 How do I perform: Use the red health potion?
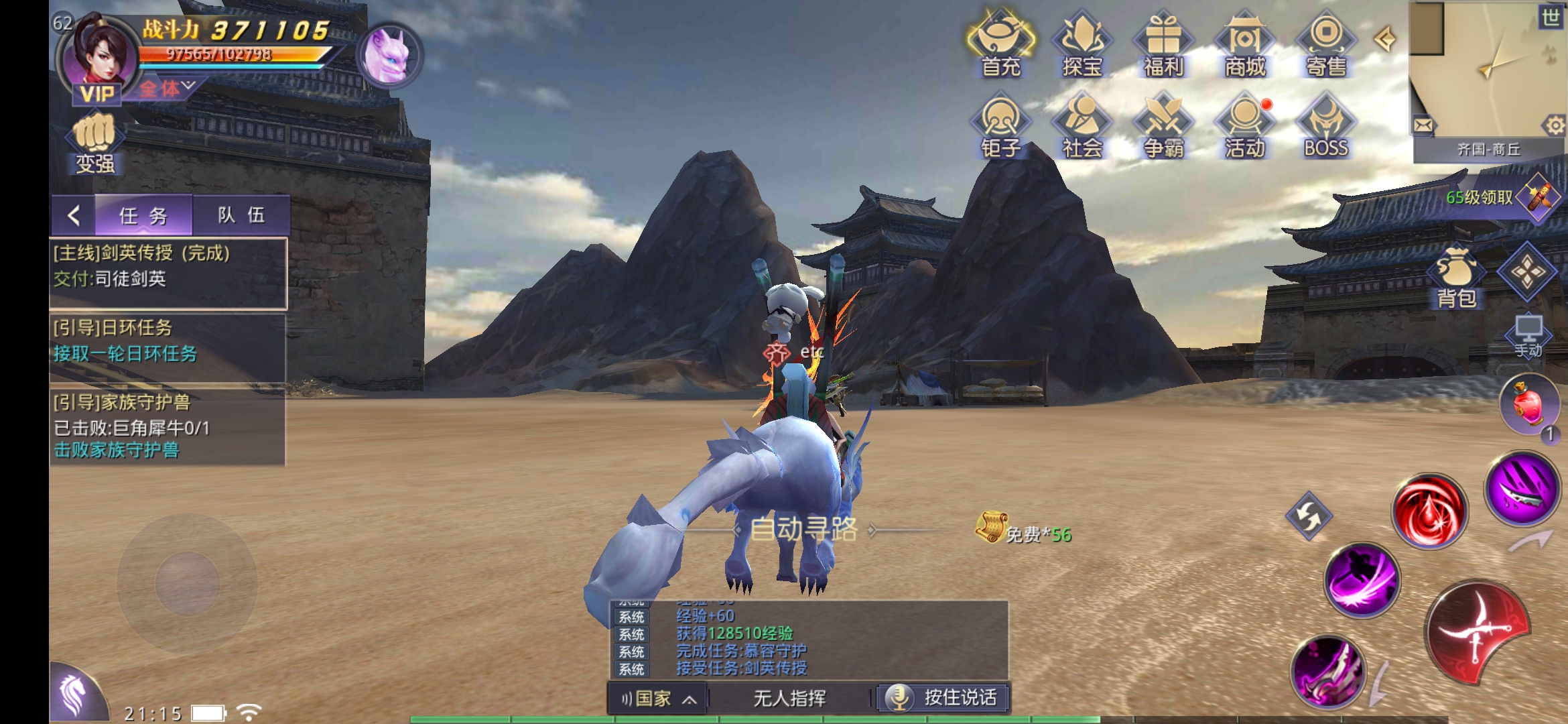click(x=1528, y=404)
